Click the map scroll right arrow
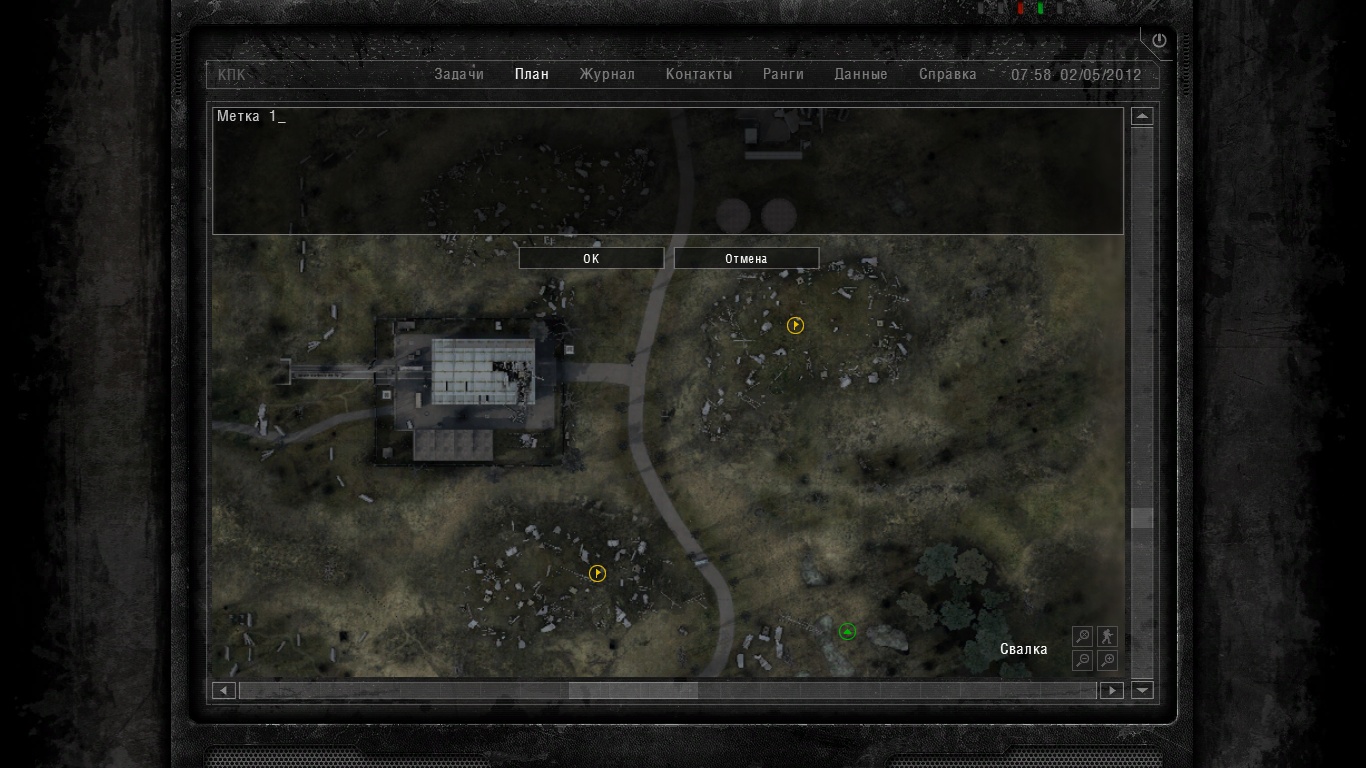The height and width of the screenshot is (768, 1366). click(x=1111, y=690)
